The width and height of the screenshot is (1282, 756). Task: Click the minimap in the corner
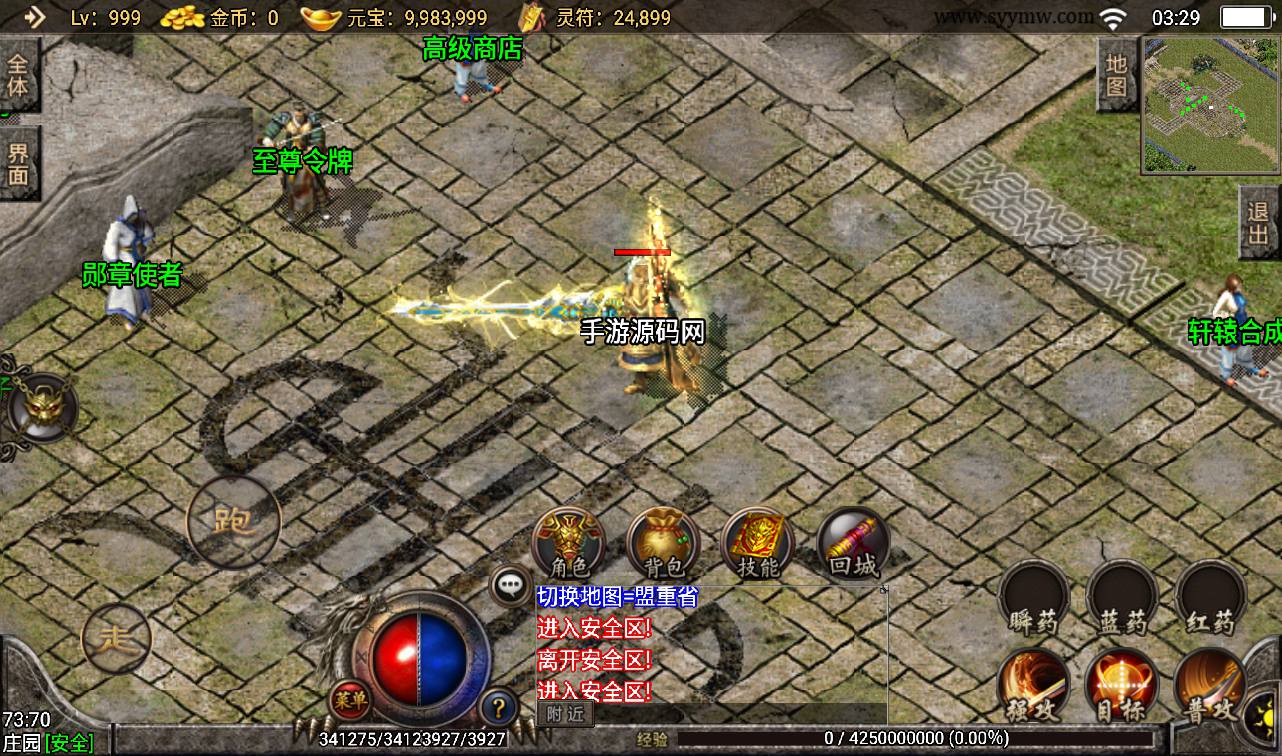click(x=1211, y=106)
